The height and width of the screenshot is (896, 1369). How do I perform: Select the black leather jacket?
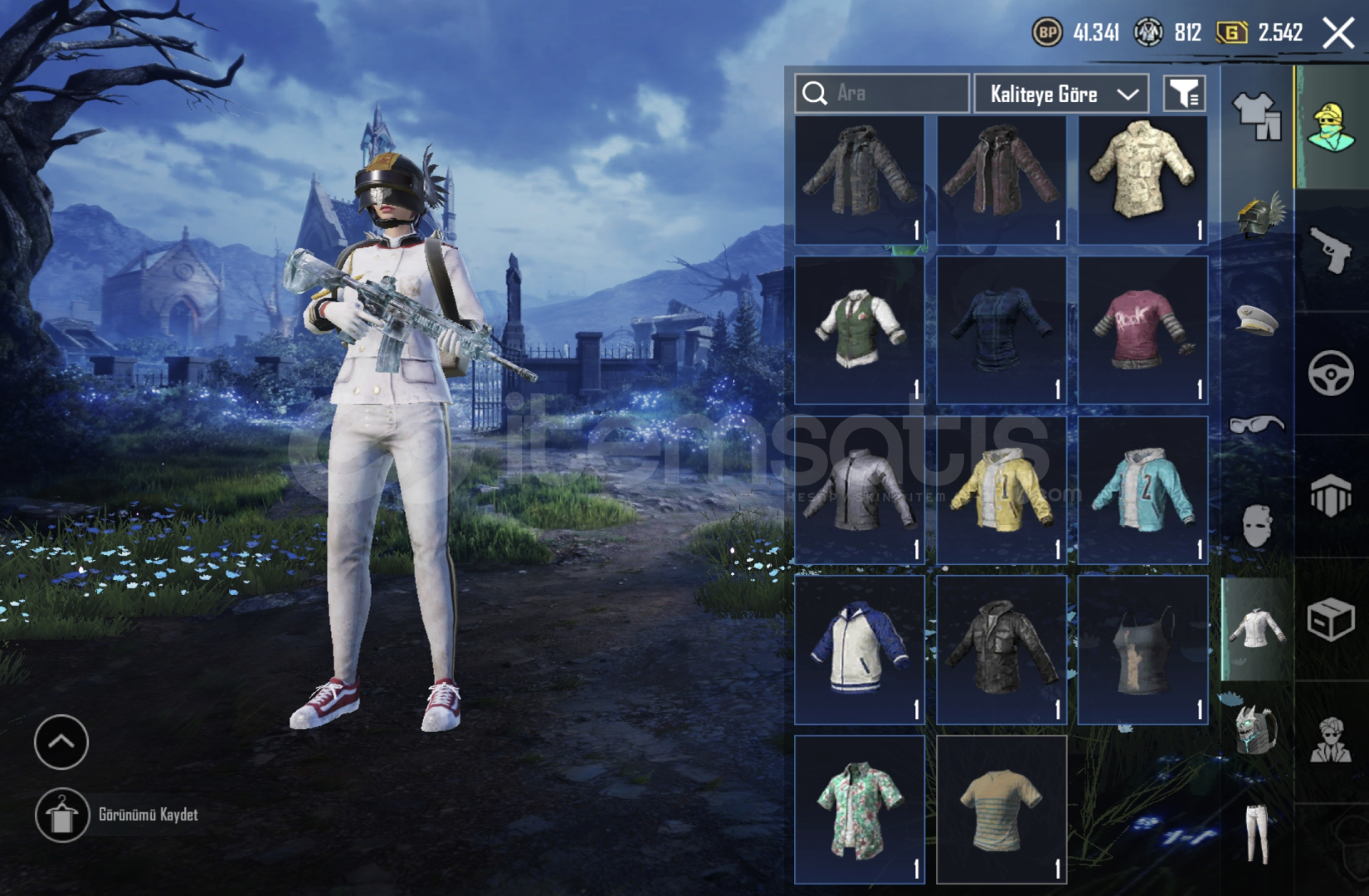(1001, 649)
